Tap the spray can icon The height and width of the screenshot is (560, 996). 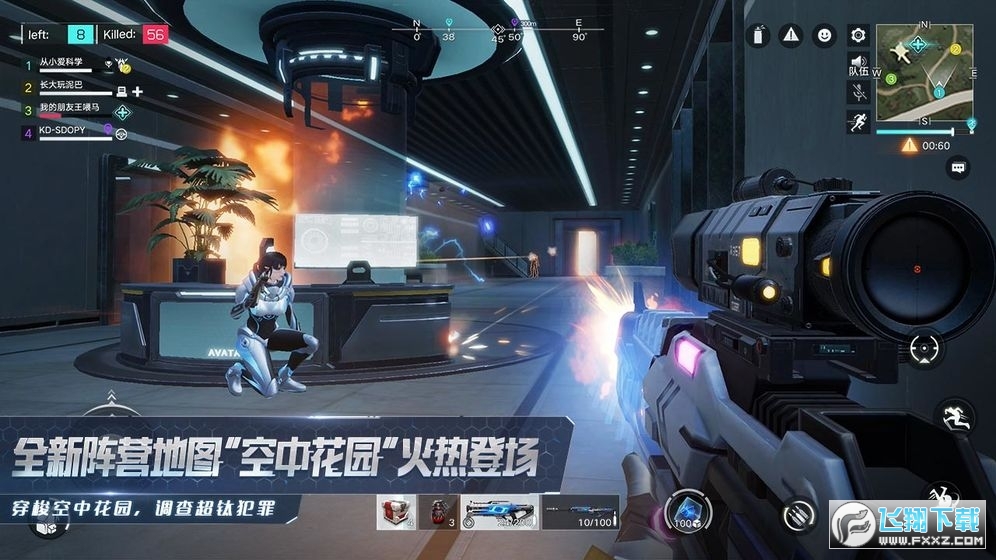(759, 36)
